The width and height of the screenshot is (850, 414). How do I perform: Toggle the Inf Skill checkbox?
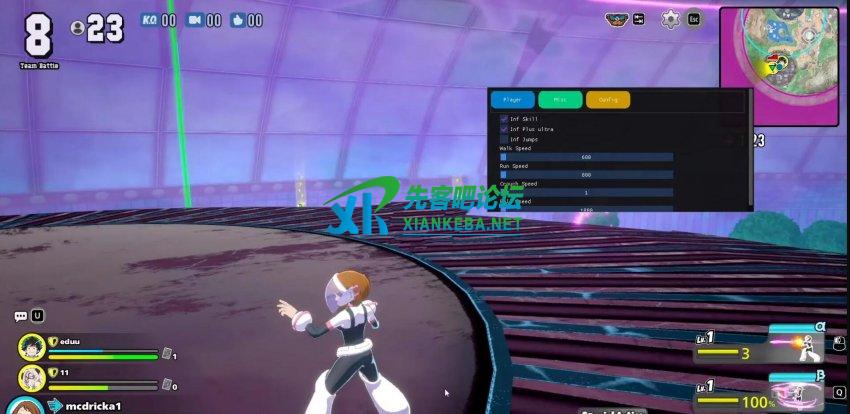pos(504,119)
